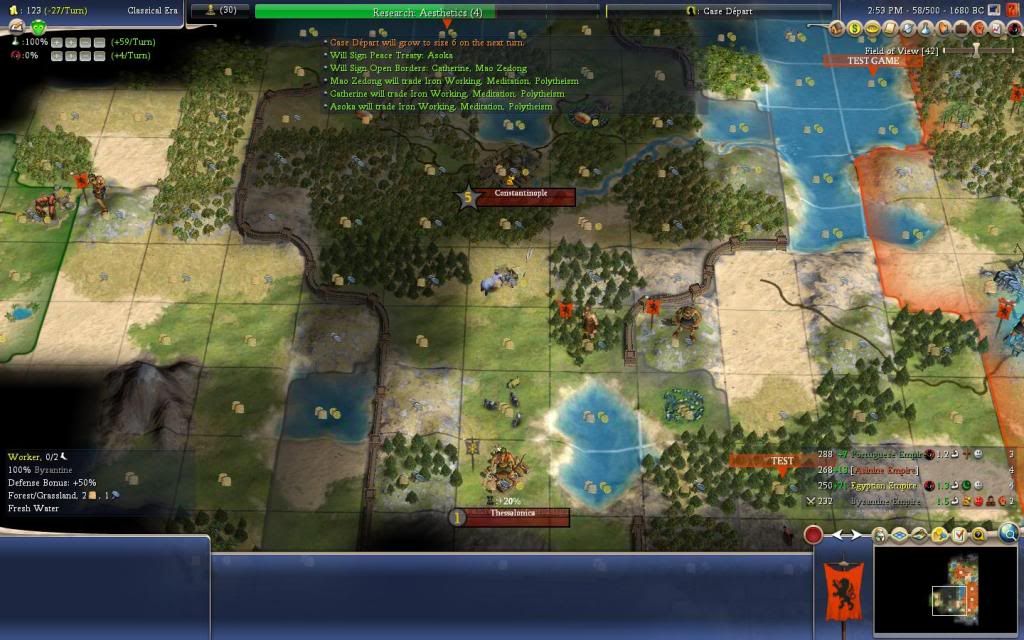Select Thessalonica city name bar
The image size is (1024, 640).
pyautogui.click(x=514, y=517)
